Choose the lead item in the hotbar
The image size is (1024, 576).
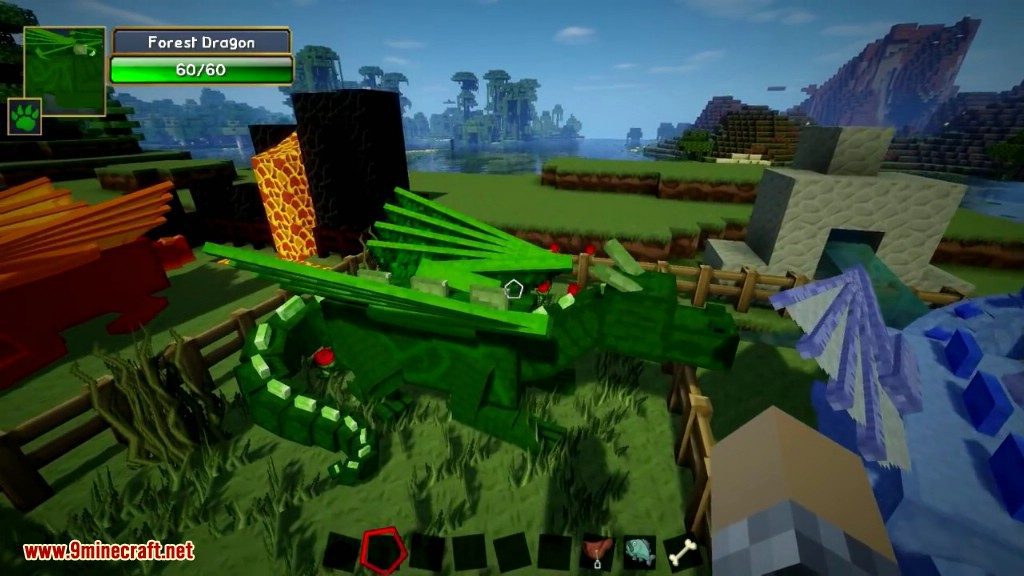tap(598, 551)
